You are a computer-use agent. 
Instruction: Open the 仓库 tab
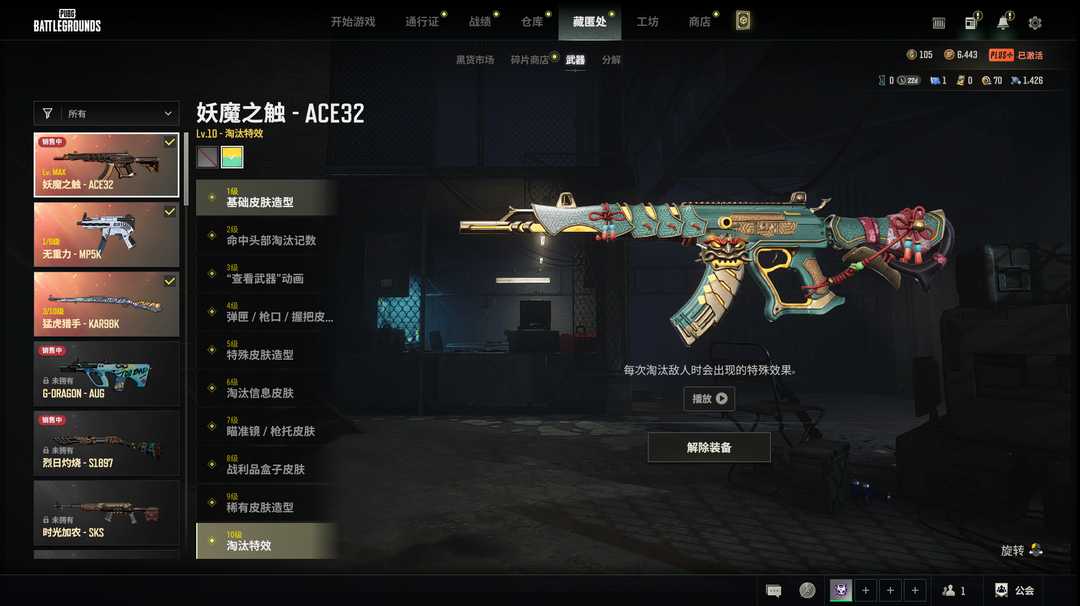532,21
